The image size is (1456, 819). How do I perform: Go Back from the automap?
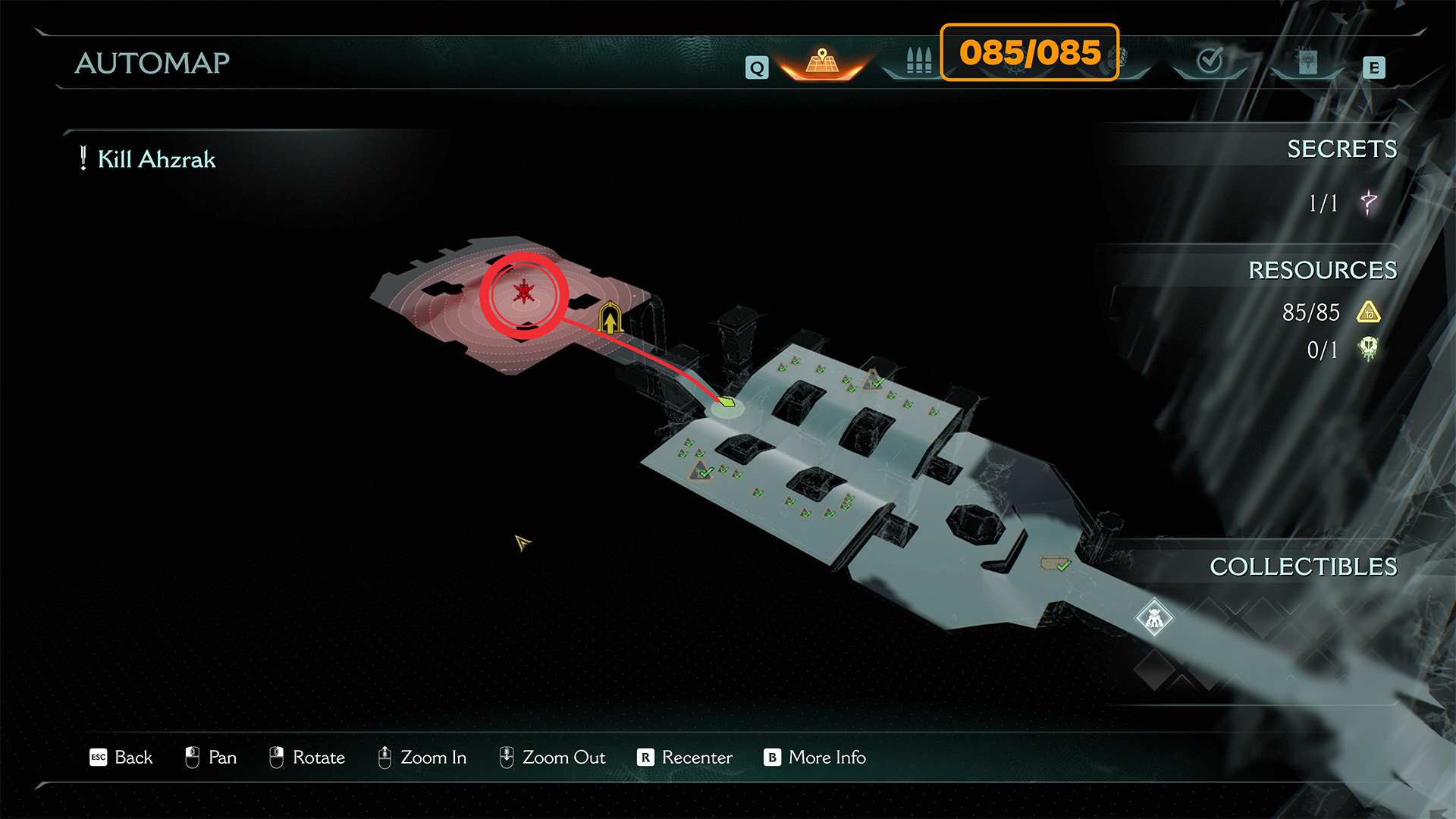pos(121,757)
